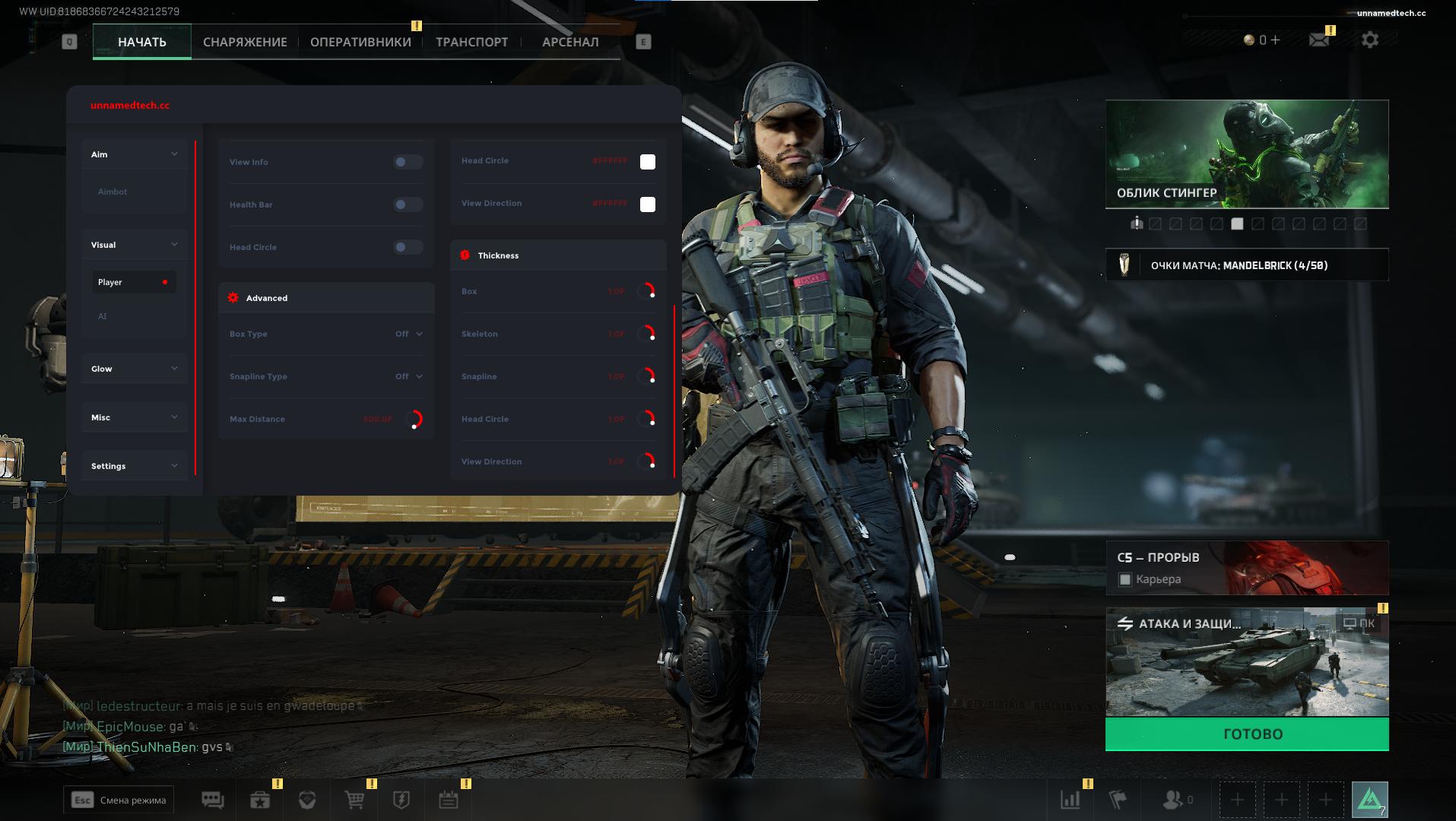This screenshot has height=821, width=1456.
Task: Choose the C5 – ПРОРЫВ map card
Action: (1247, 568)
